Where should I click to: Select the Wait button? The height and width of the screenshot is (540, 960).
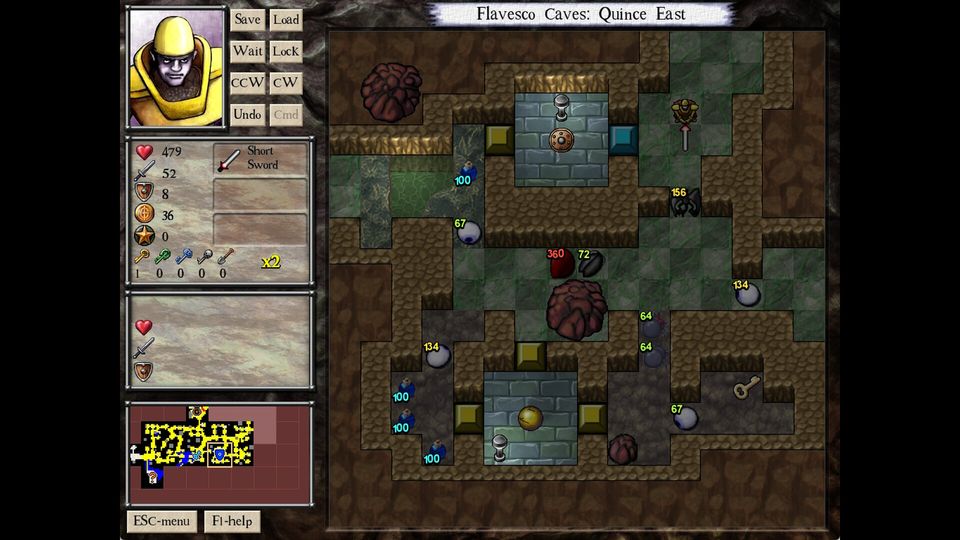pyautogui.click(x=247, y=51)
